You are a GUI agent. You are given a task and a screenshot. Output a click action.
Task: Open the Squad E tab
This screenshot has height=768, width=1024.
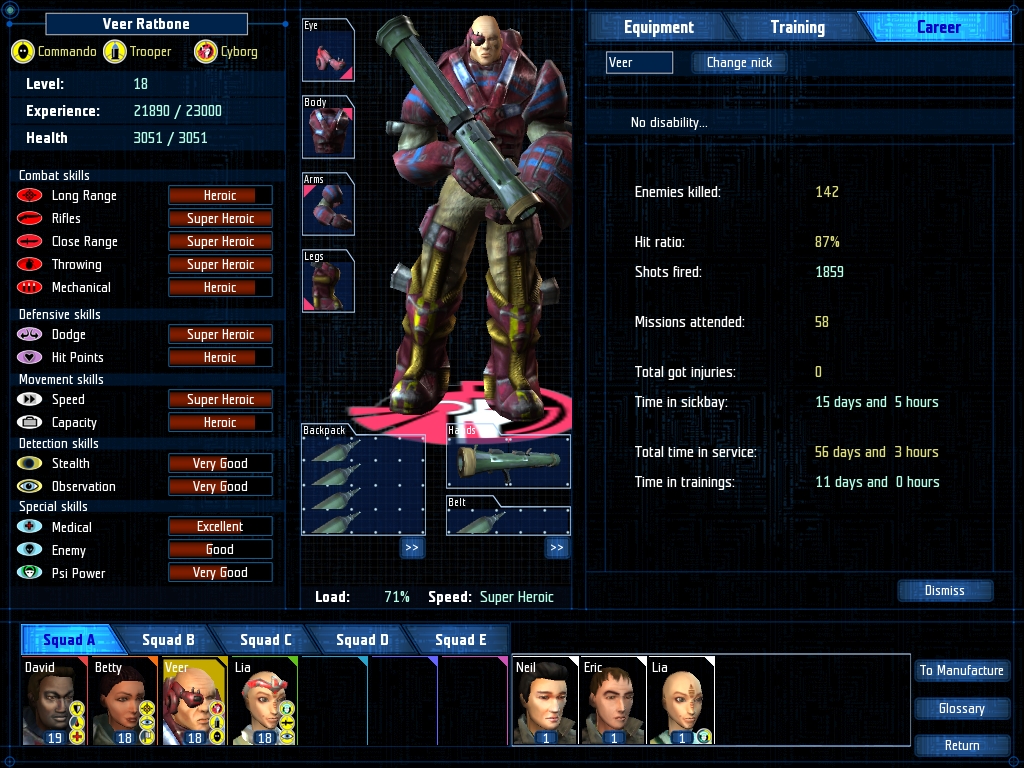click(460, 640)
